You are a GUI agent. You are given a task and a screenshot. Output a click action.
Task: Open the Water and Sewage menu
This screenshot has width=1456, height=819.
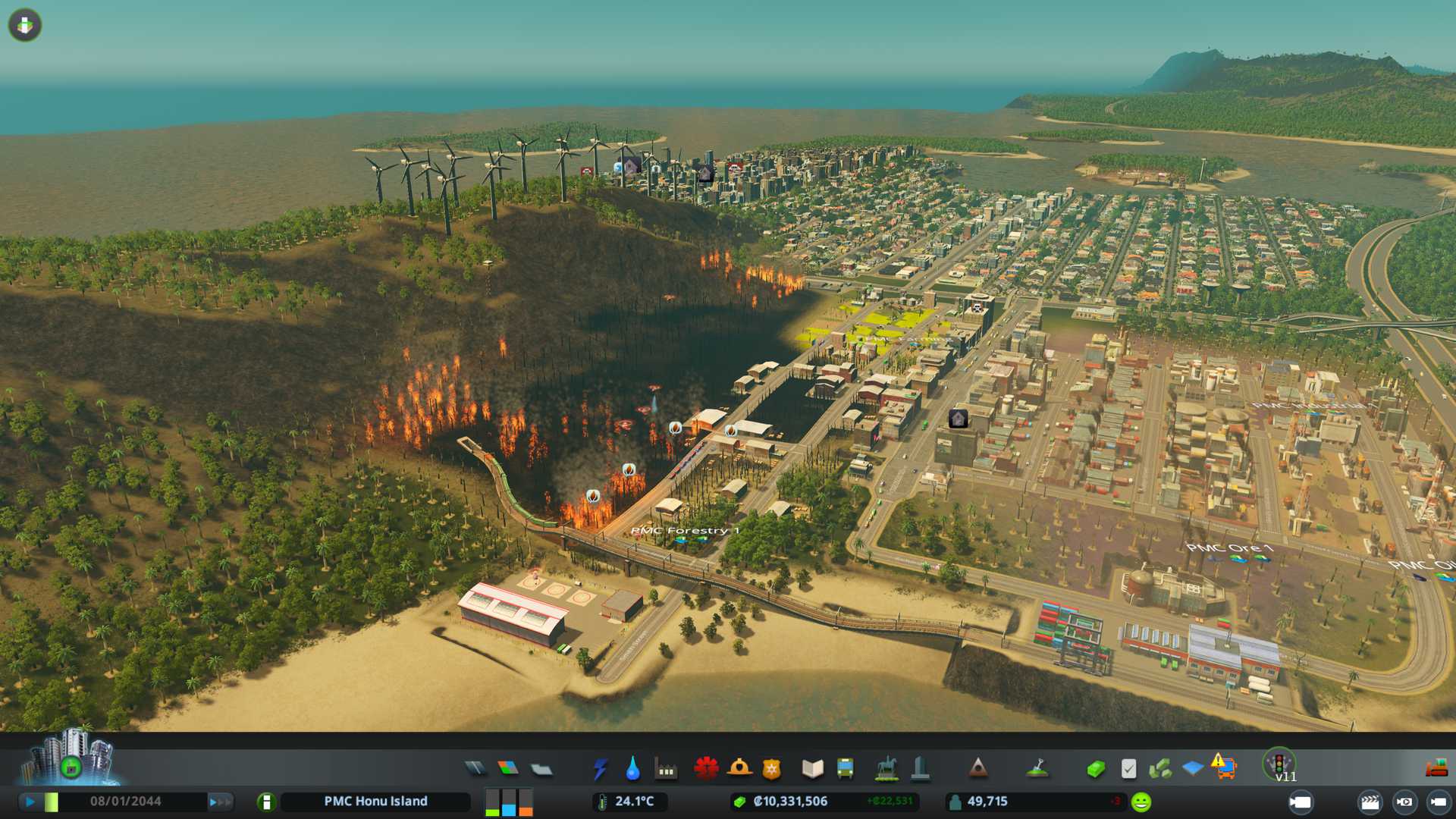632,769
